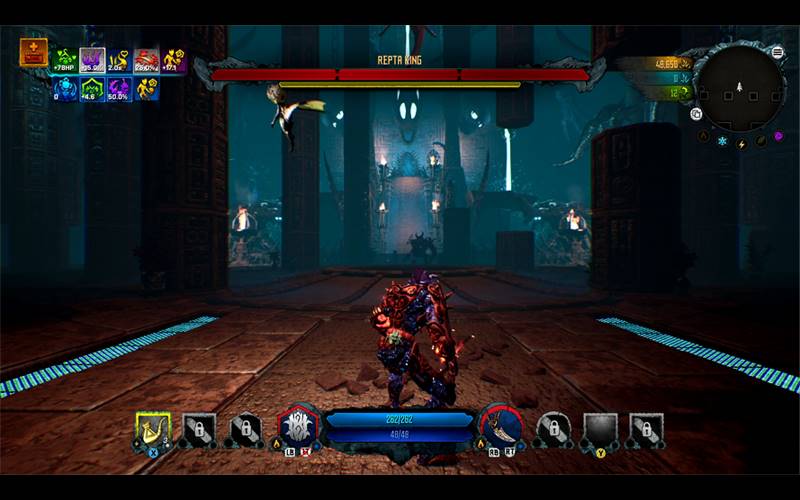800x500 pixels.
Task: Select the red dragon buff icon
Action: tap(147, 60)
